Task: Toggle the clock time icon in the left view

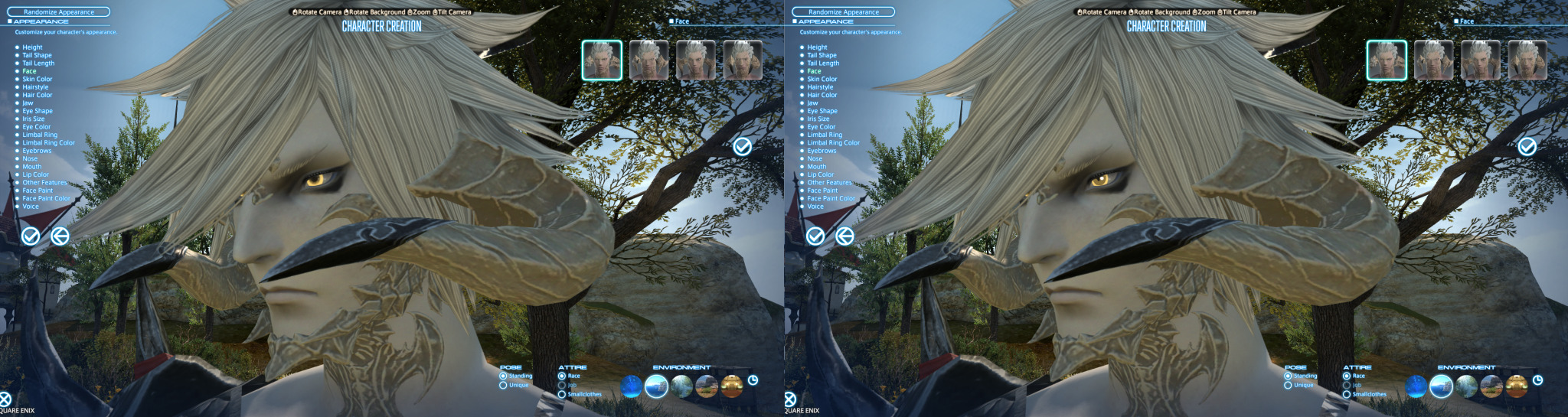Action: [x=753, y=380]
